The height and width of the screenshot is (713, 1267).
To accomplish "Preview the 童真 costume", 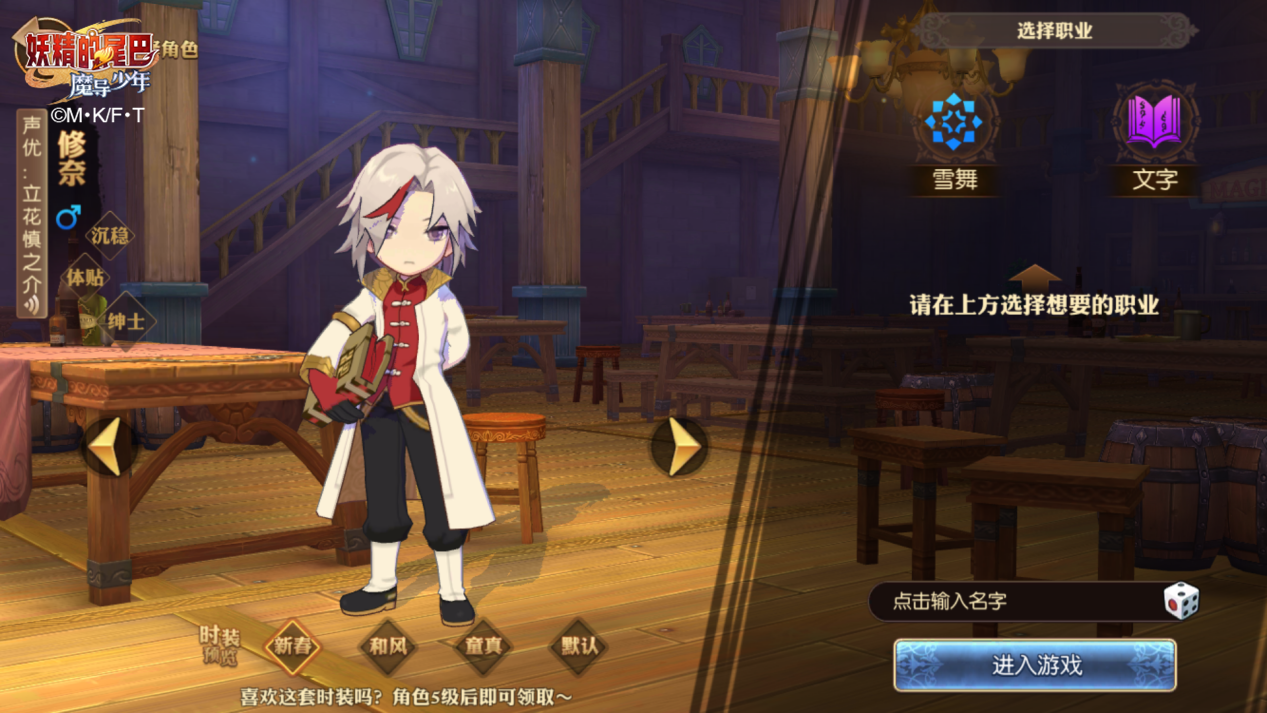I will coord(484,646).
